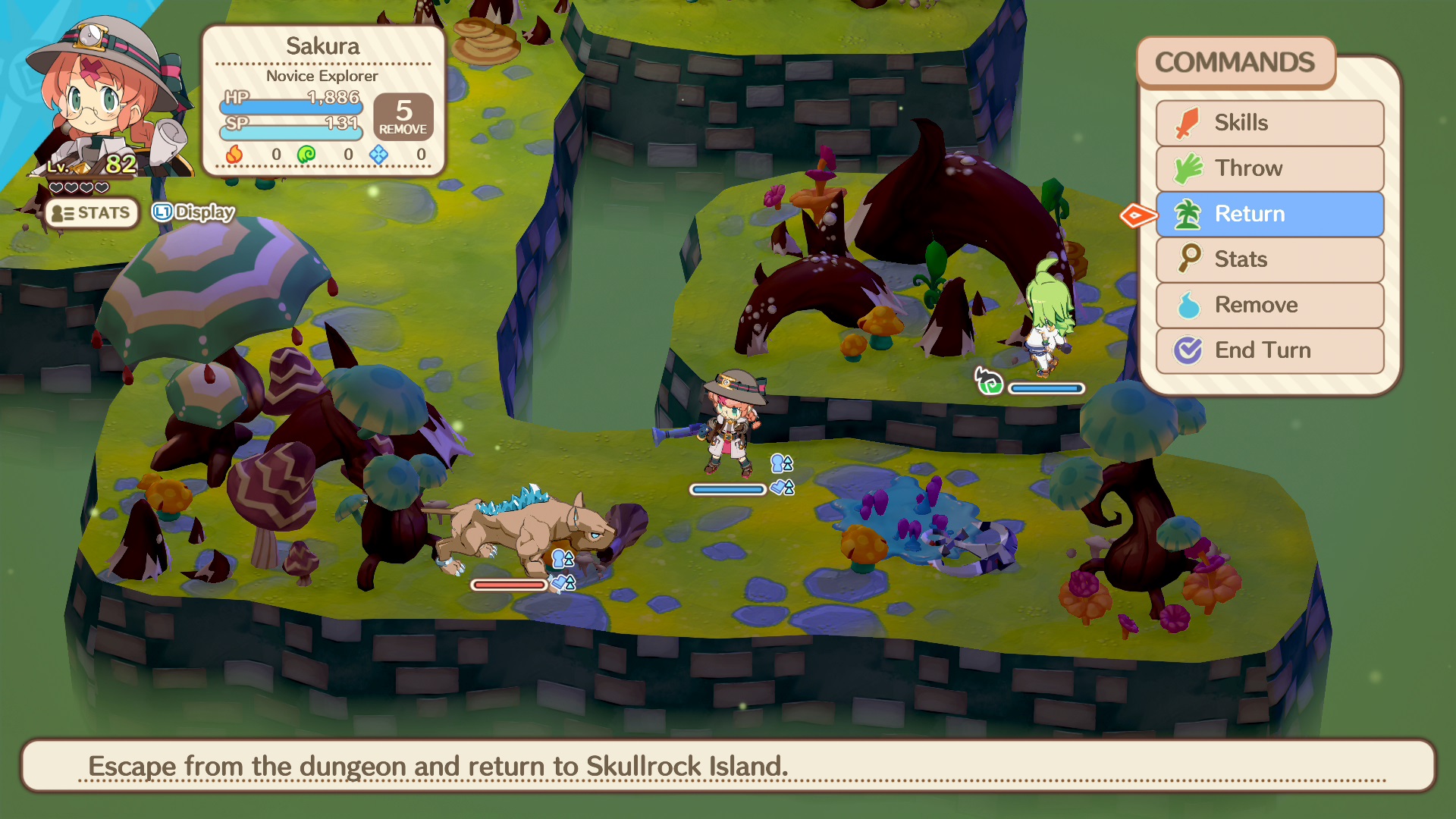Choose the Throw command
The width and height of the screenshot is (1456, 819).
(1269, 168)
